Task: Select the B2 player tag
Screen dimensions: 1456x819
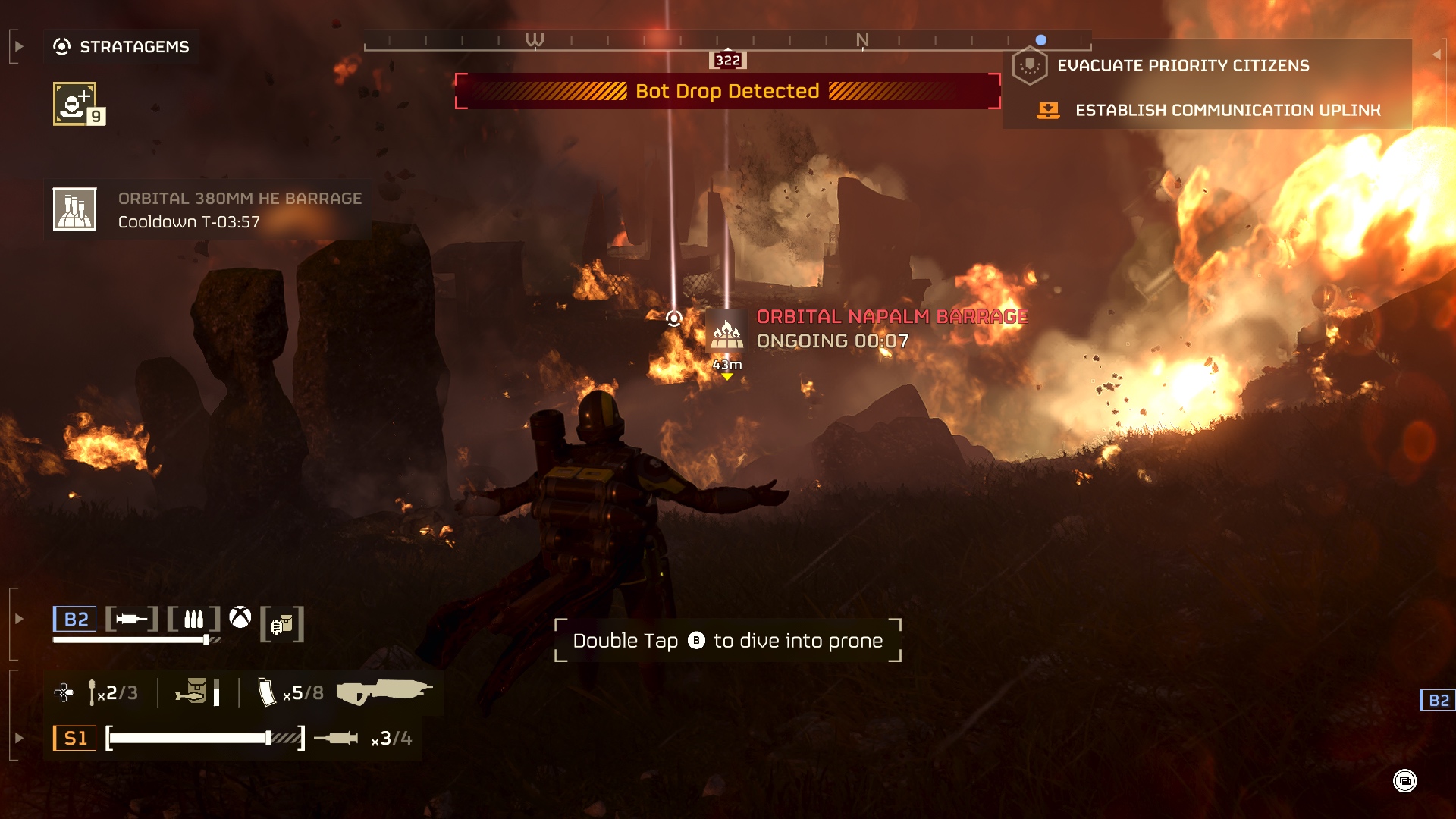Action: coord(75,620)
